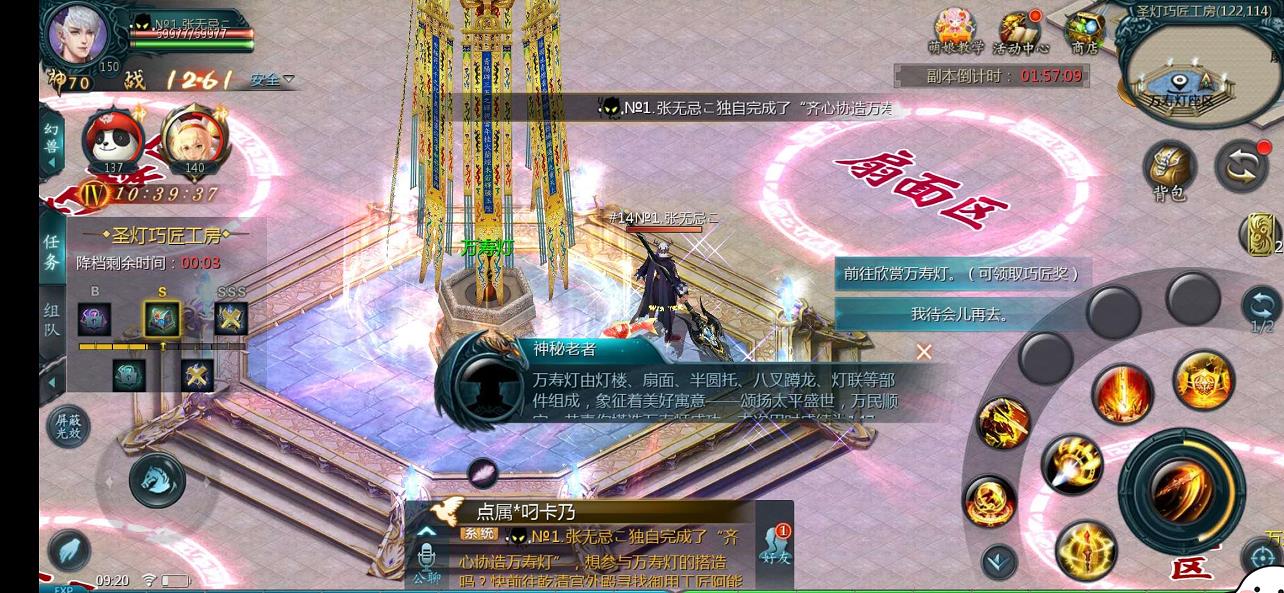Open the 商店 shop
This screenshot has width=1284, height=593.
click(x=1084, y=32)
